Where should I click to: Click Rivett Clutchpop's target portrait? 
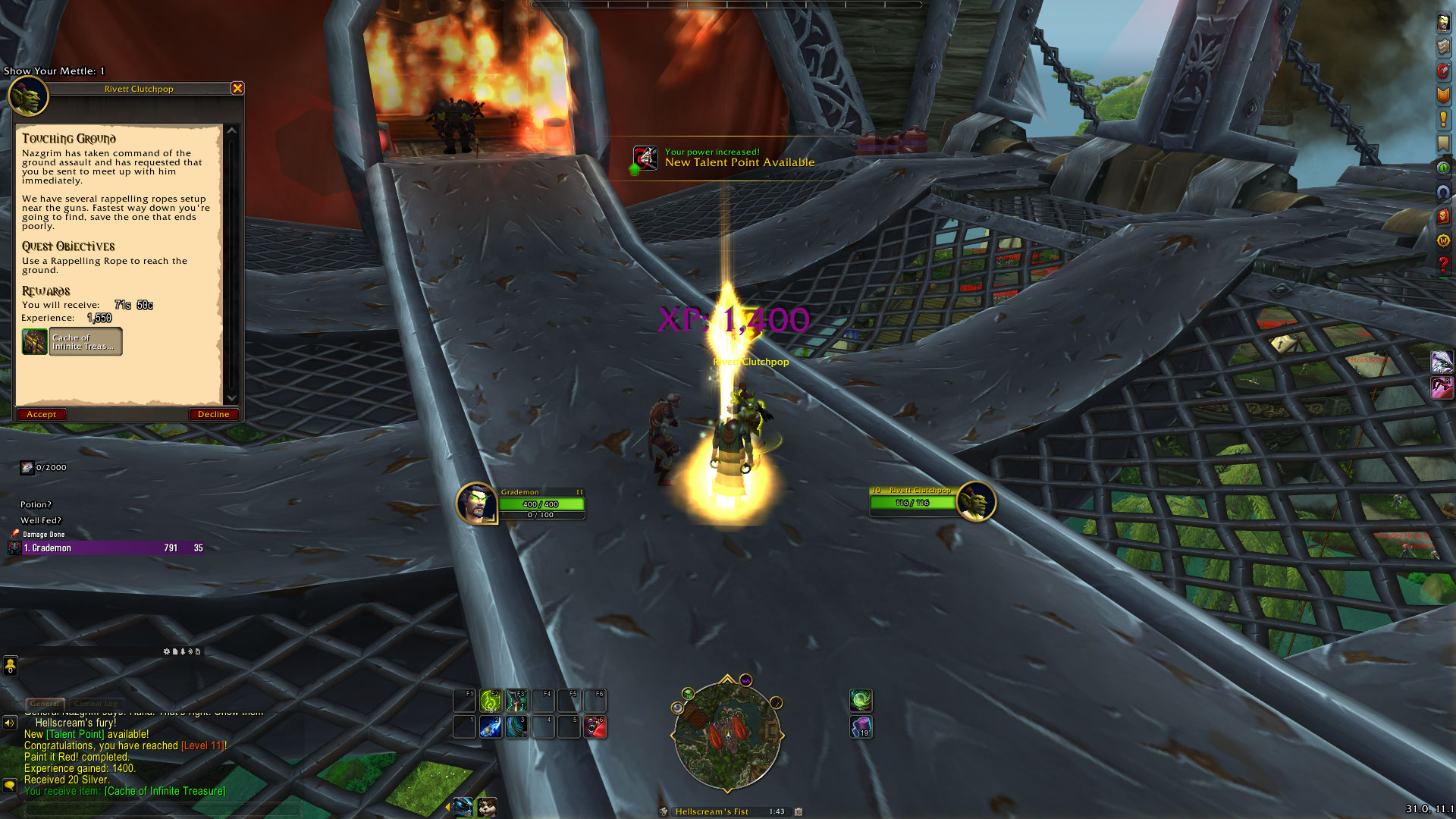[x=975, y=501]
